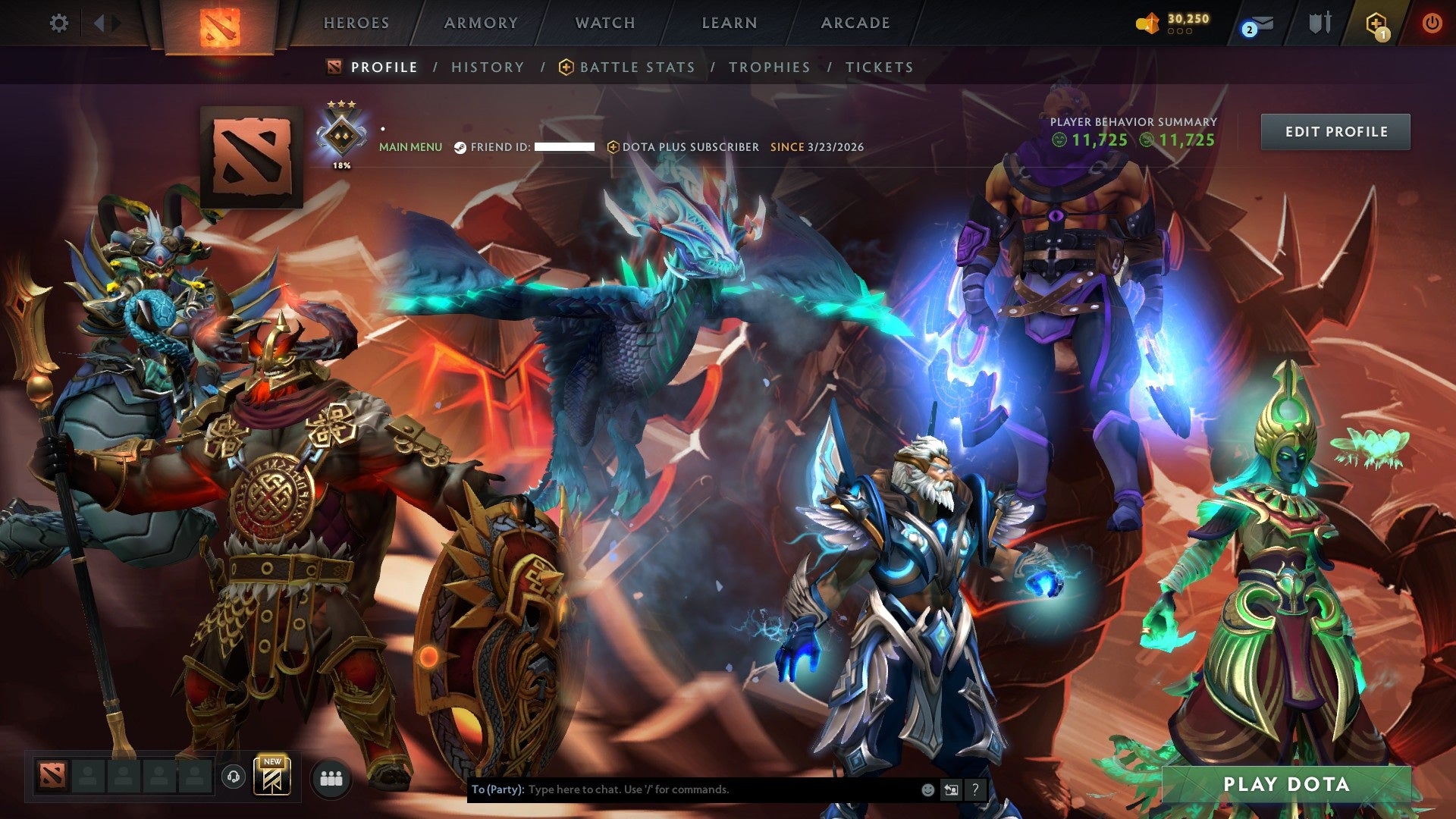Viewport: 1456px width, 819px height.
Task: Toggle chat help with the question mark icon
Action: point(975,790)
